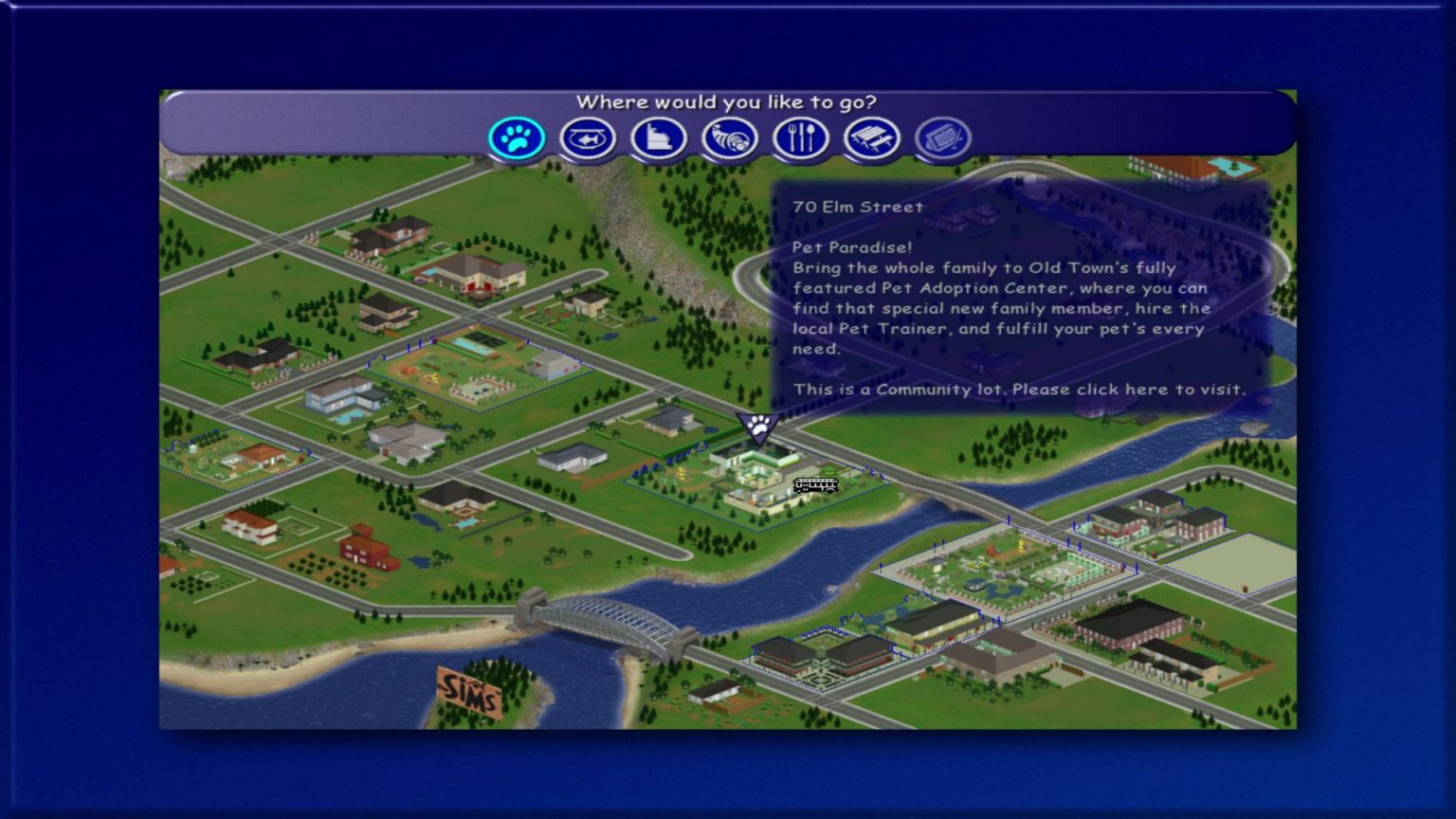Click the fork and spoon dining category icon
Image resolution: width=1456 pixels, height=819 pixels.
(x=801, y=137)
